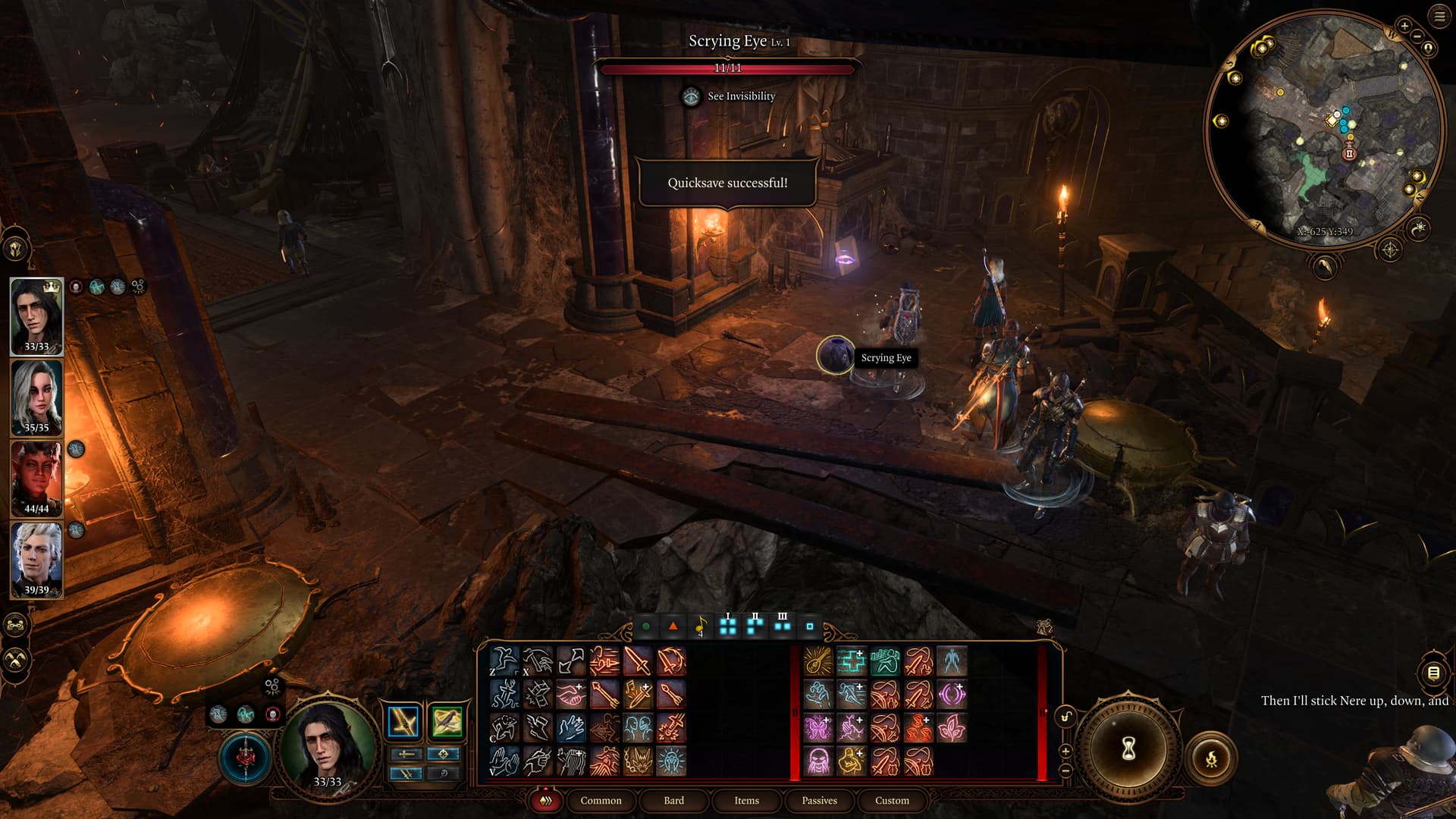Image resolution: width=1456 pixels, height=819 pixels.
Task: Show the Items hotbar tab
Action: [746, 800]
